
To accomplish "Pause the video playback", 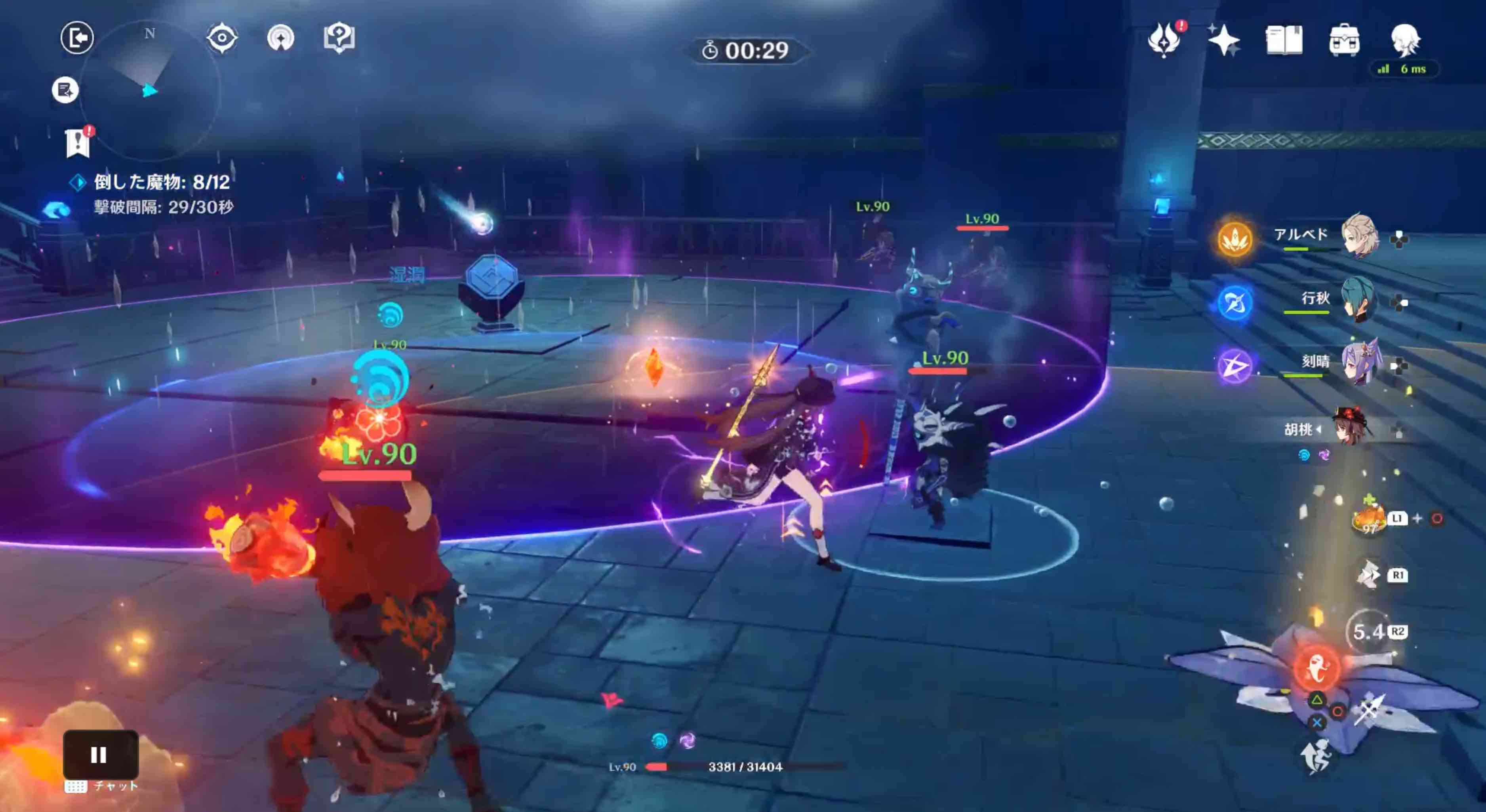I will coord(100,754).
